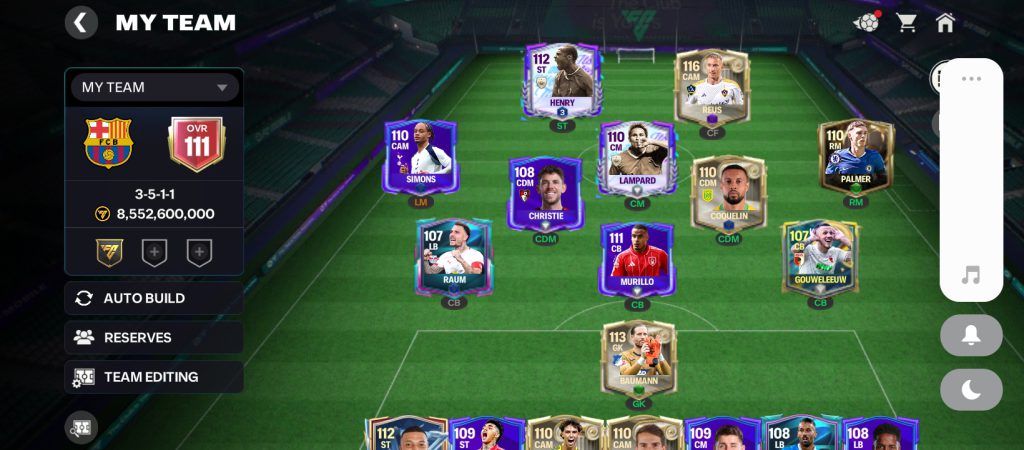Open TEAM EDITING options
The width and height of the screenshot is (1024, 450).
click(154, 377)
